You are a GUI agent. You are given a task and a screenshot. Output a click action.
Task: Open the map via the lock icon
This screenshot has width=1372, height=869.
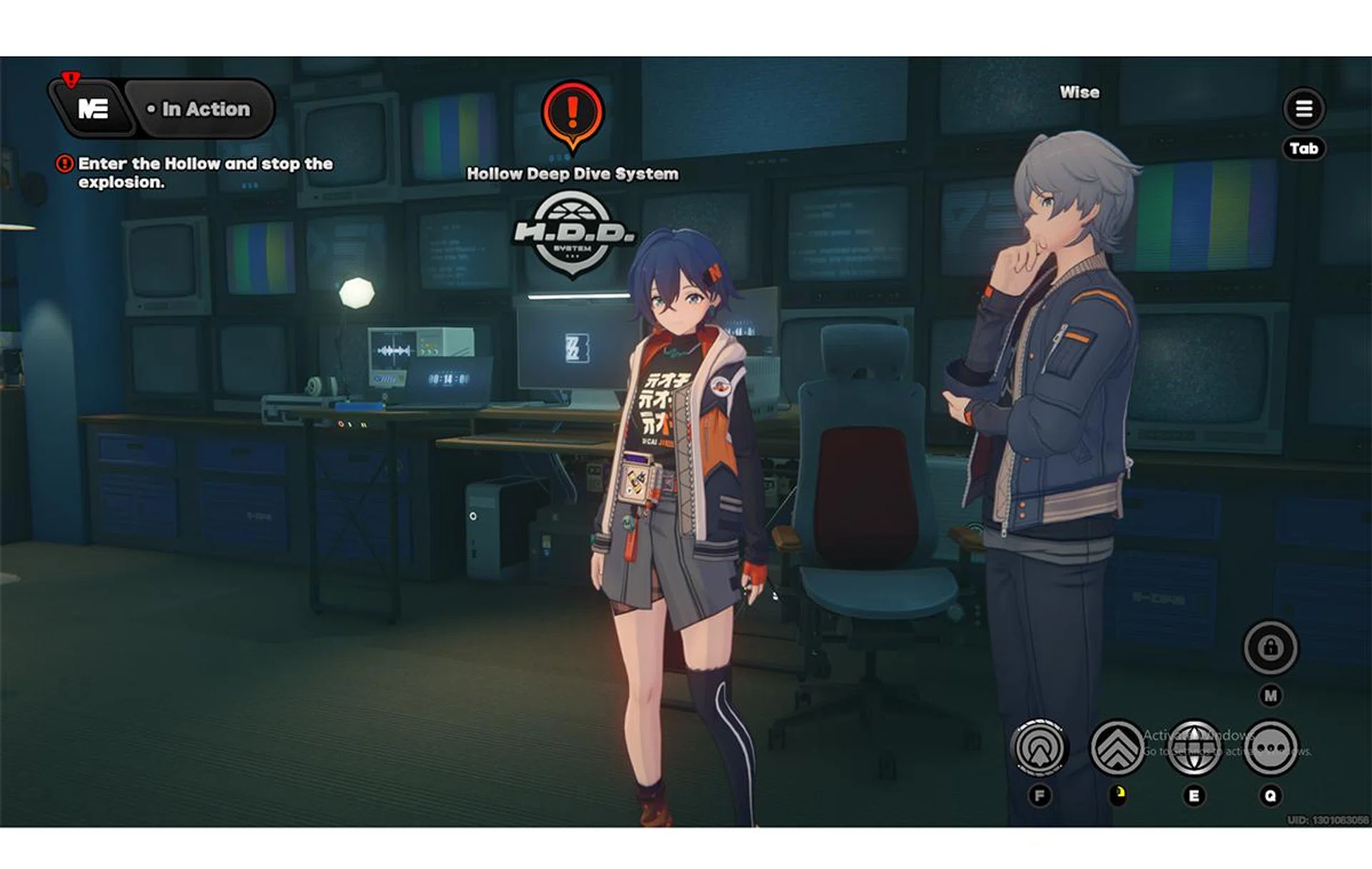pyautogui.click(x=1271, y=649)
